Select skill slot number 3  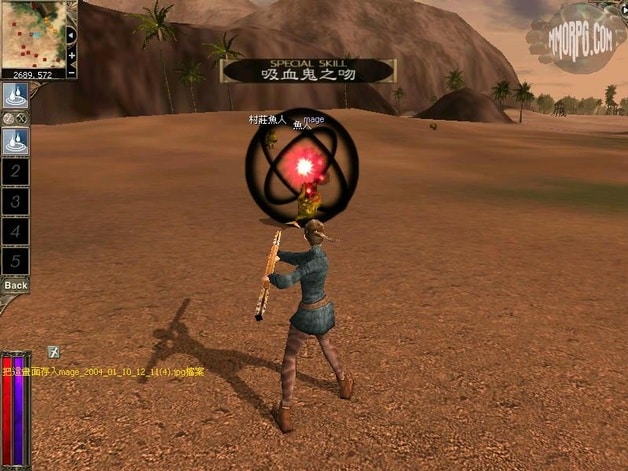(x=15, y=202)
